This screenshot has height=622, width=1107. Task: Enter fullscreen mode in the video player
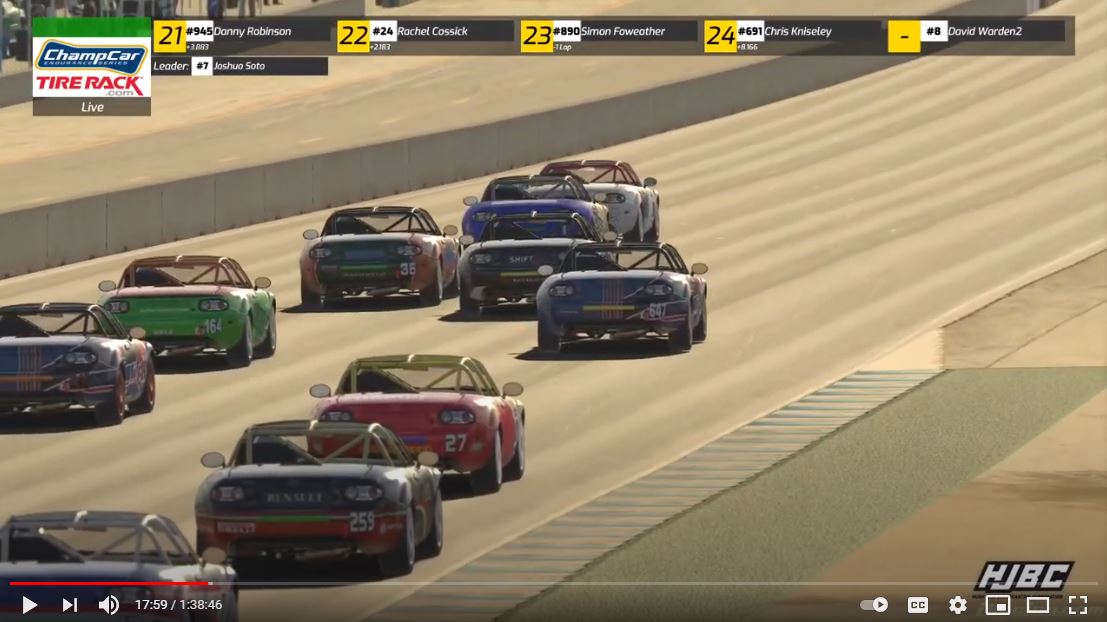[x=1078, y=605]
